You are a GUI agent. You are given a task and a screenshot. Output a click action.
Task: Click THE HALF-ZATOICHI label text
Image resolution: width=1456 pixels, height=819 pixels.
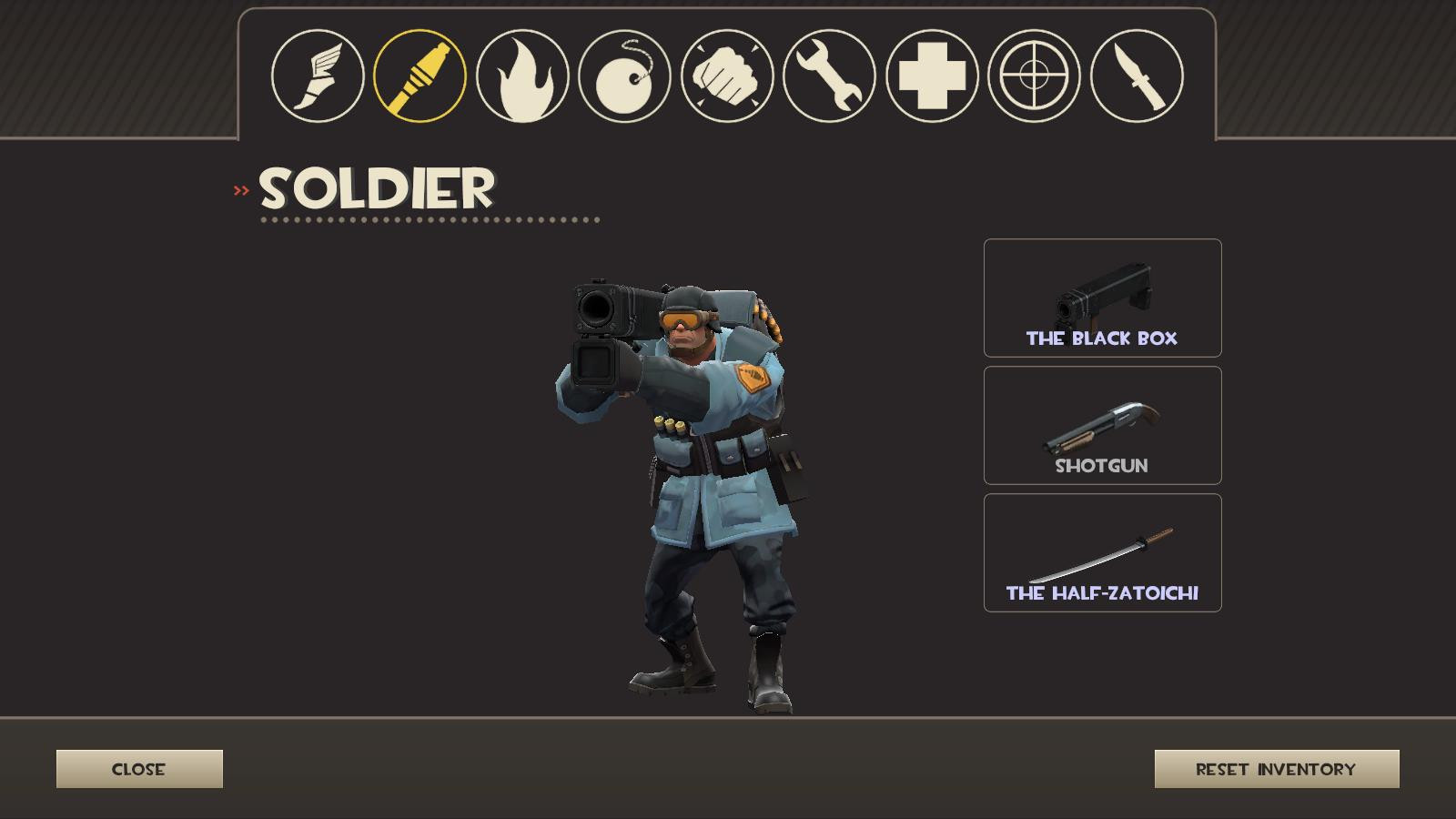click(1102, 591)
